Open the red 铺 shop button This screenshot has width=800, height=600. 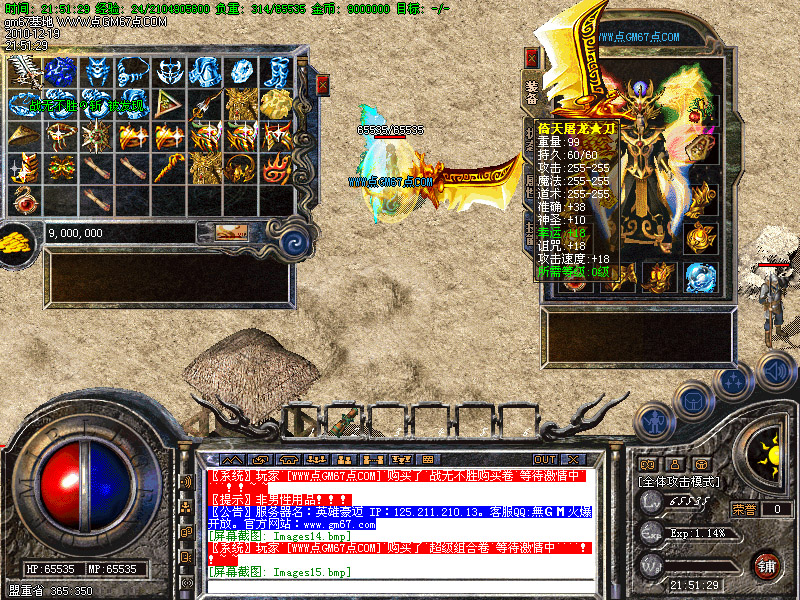tap(767, 564)
